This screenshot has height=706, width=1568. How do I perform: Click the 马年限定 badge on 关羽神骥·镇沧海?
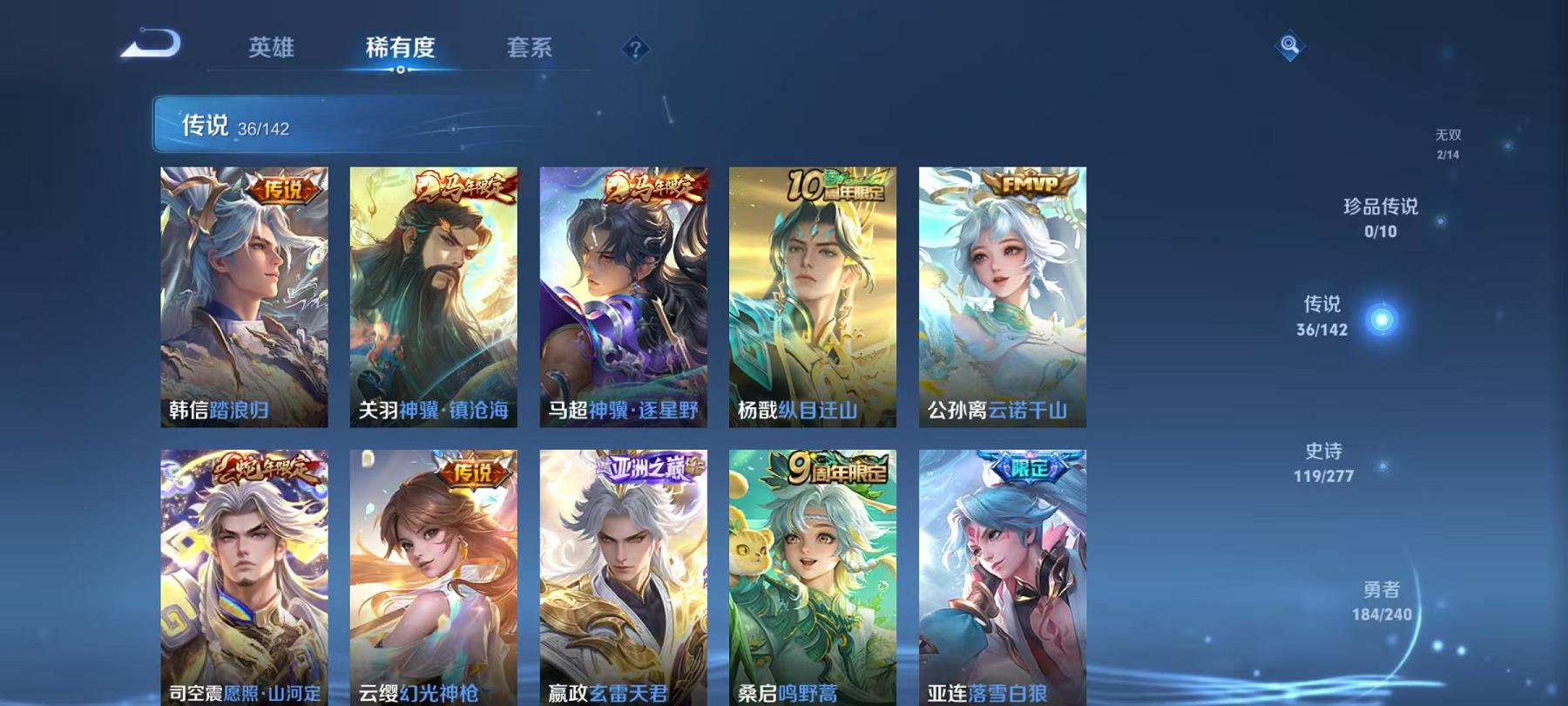[463, 187]
